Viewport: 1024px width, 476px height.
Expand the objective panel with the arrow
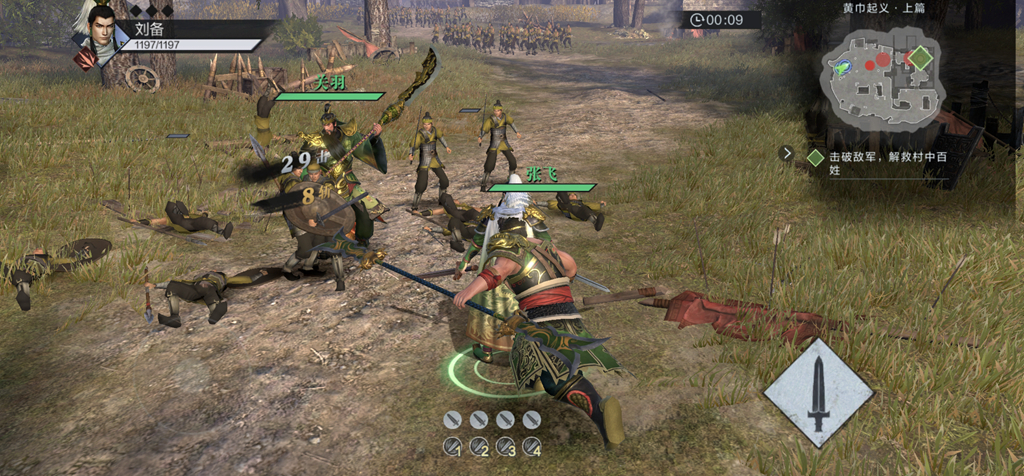pyautogui.click(x=788, y=154)
